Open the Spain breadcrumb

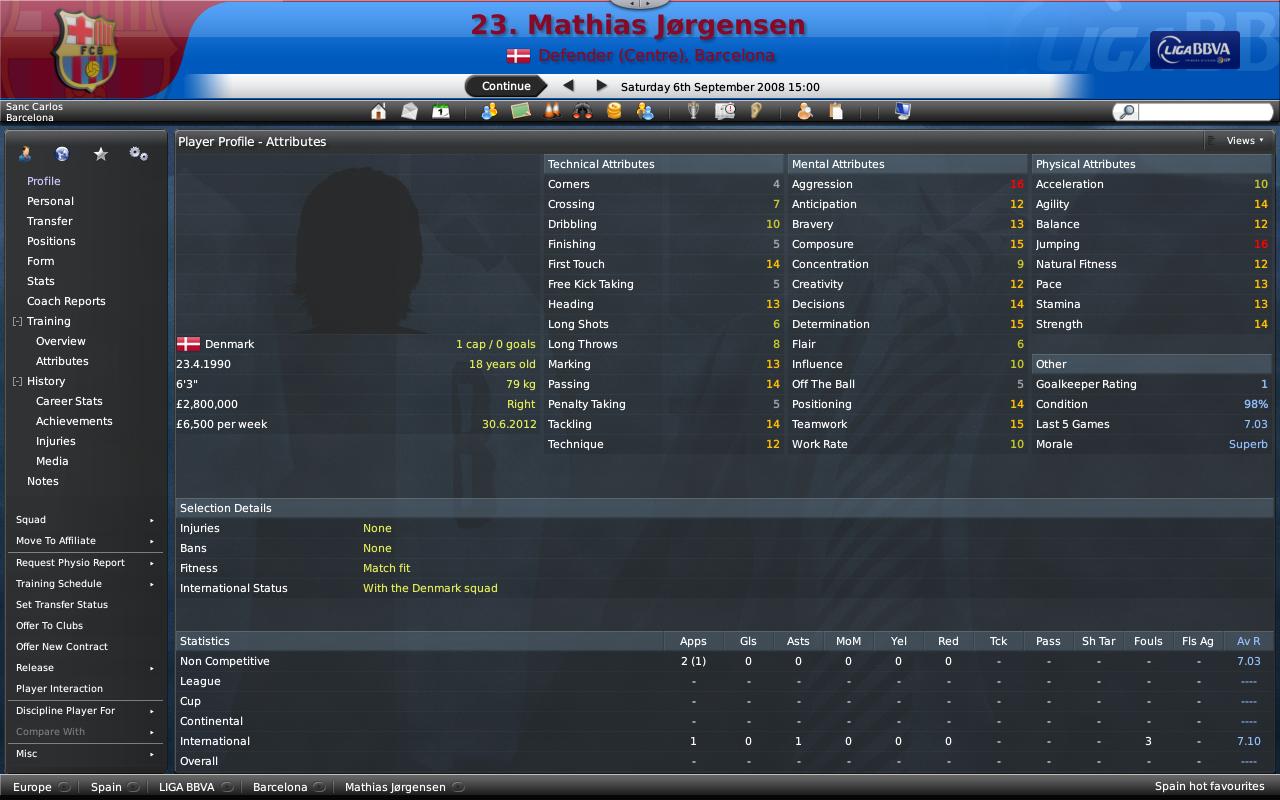106,787
